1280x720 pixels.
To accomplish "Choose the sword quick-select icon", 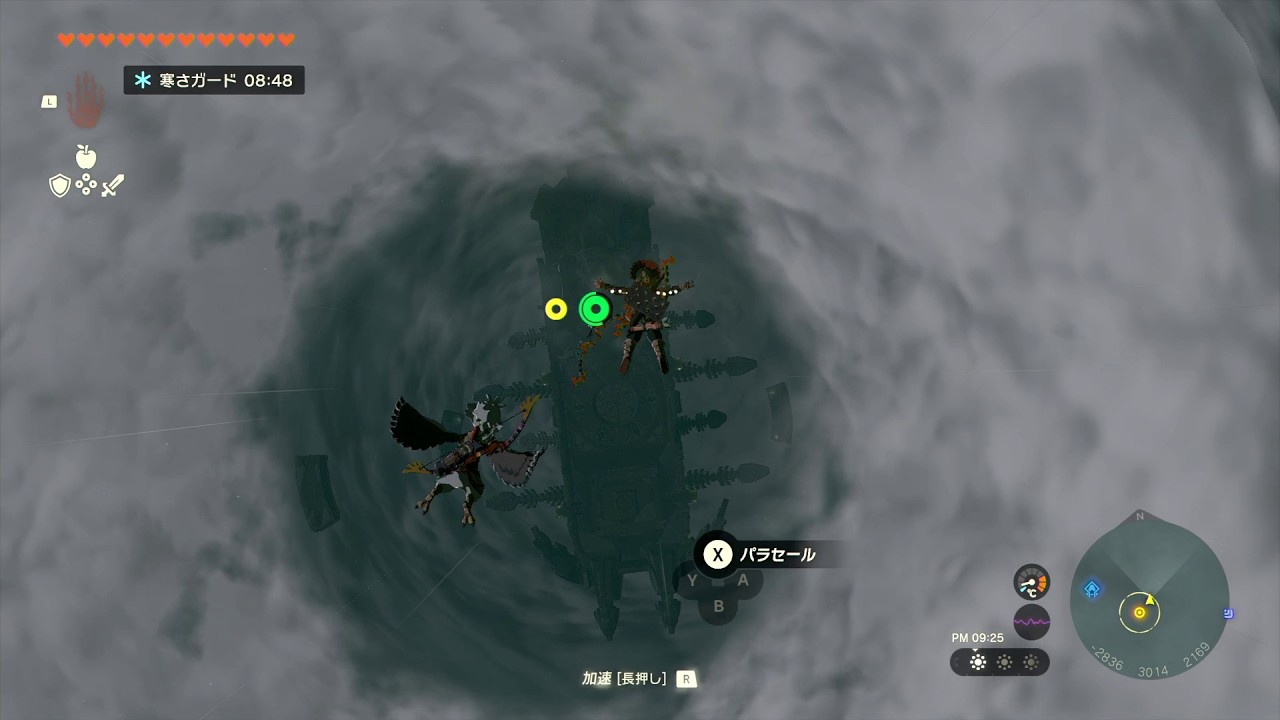I will point(112,185).
